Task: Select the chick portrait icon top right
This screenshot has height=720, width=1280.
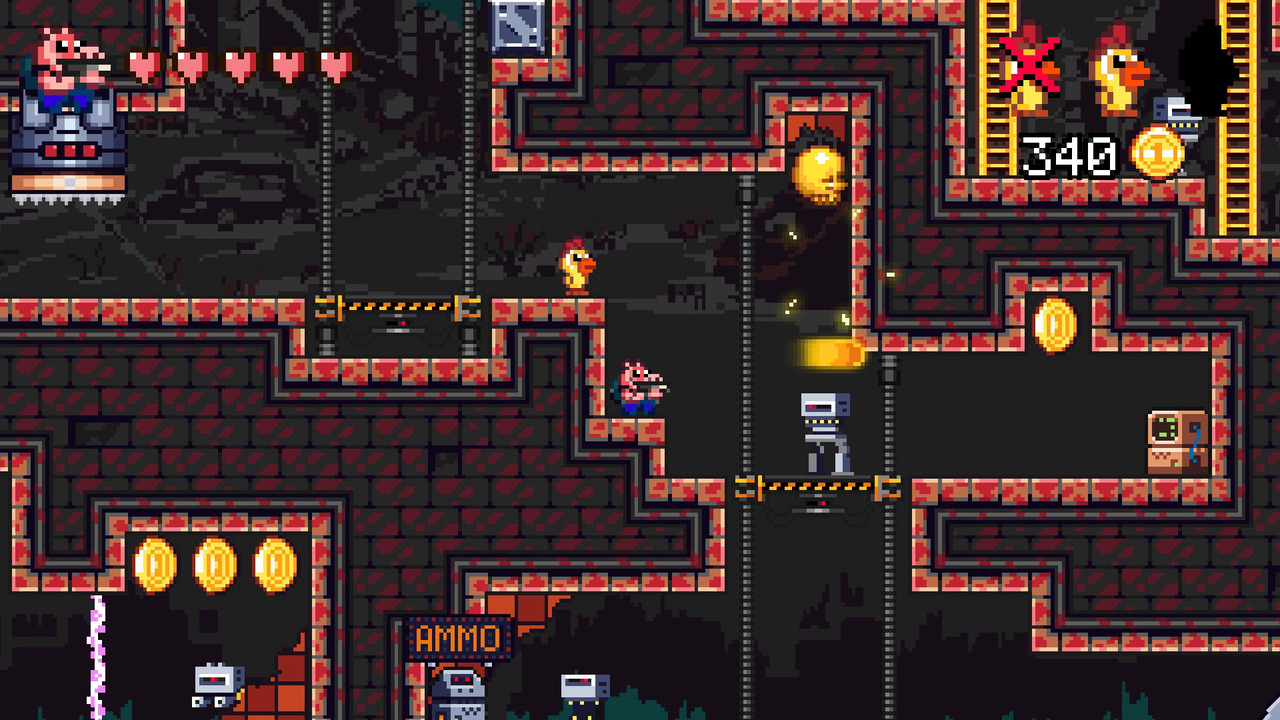Action: [x=1118, y=70]
